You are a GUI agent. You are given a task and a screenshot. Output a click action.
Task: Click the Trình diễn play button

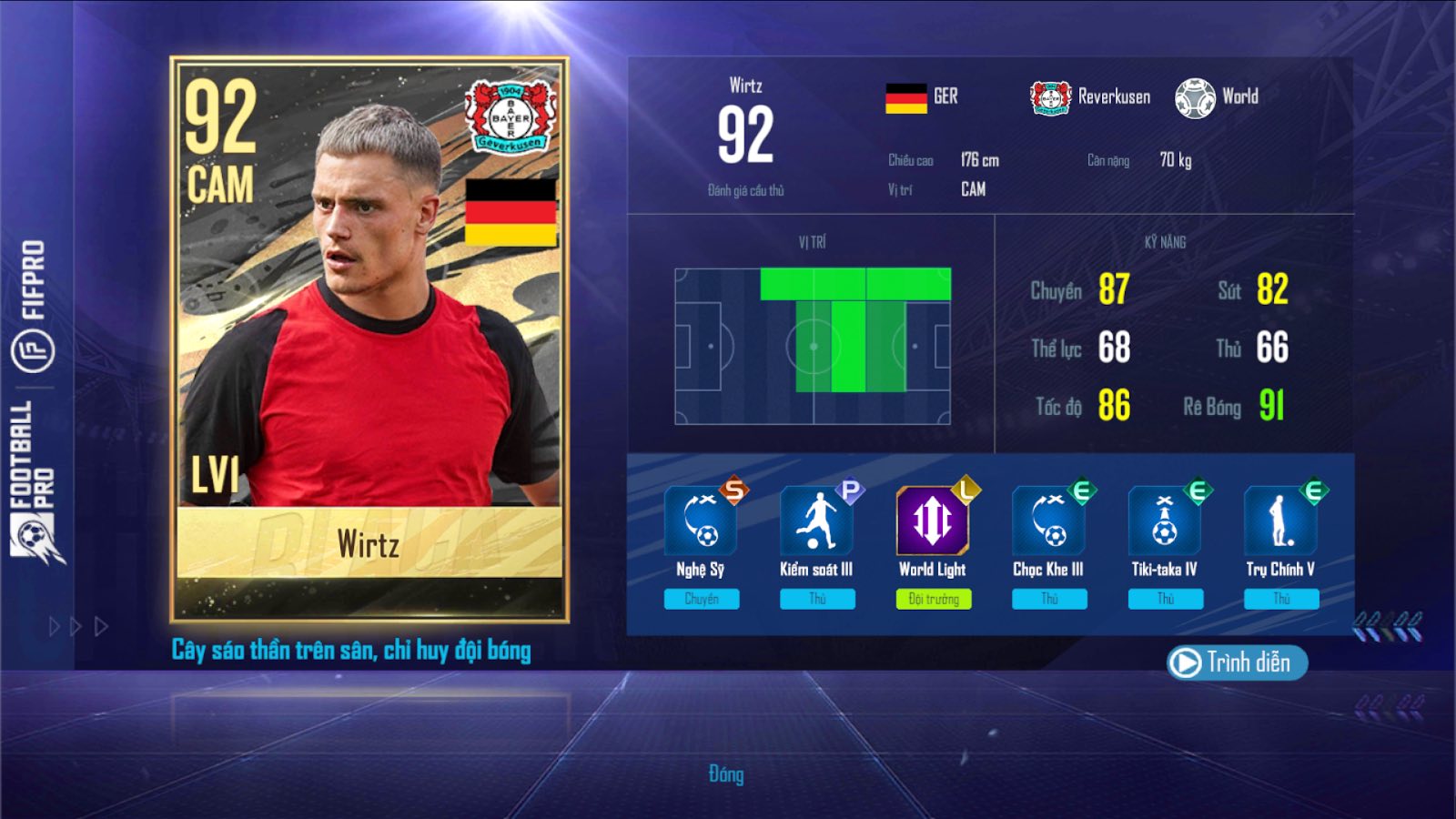(x=1236, y=662)
